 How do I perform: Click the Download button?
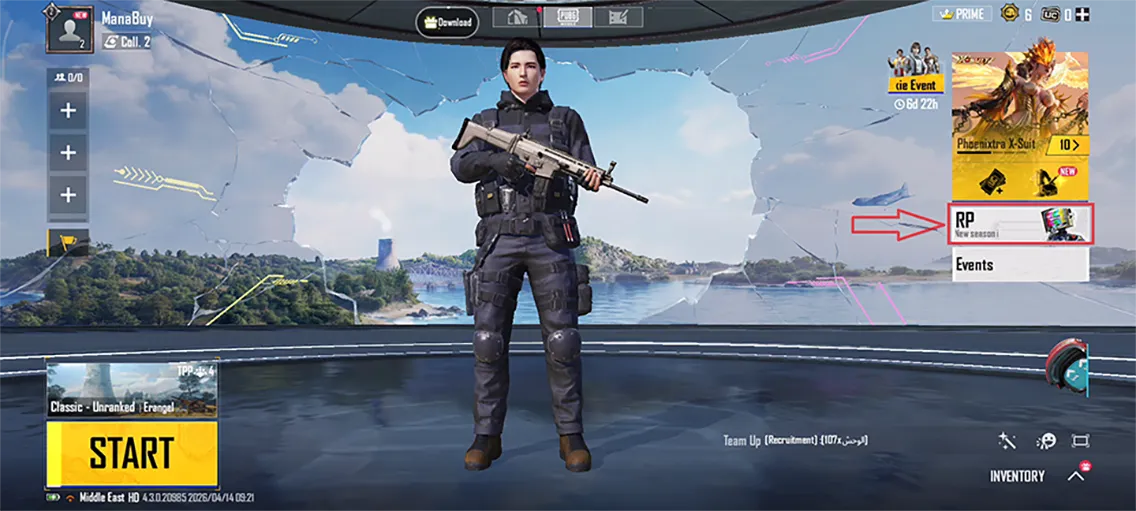coord(447,22)
